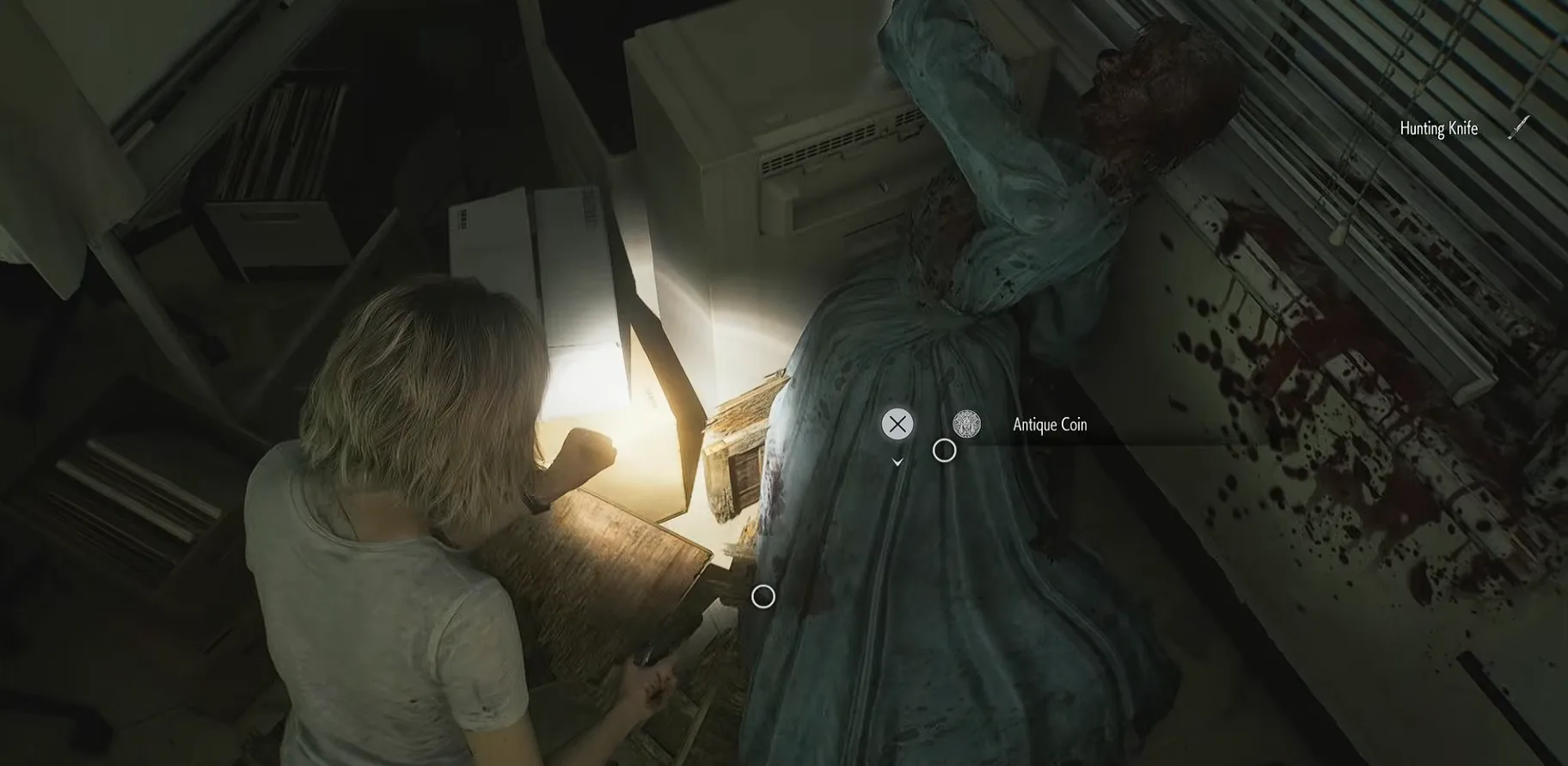Viewport: 1568px width, 766px height.
Task: Click the Hunting Knife weapon icon
Action: (1519, 127)
